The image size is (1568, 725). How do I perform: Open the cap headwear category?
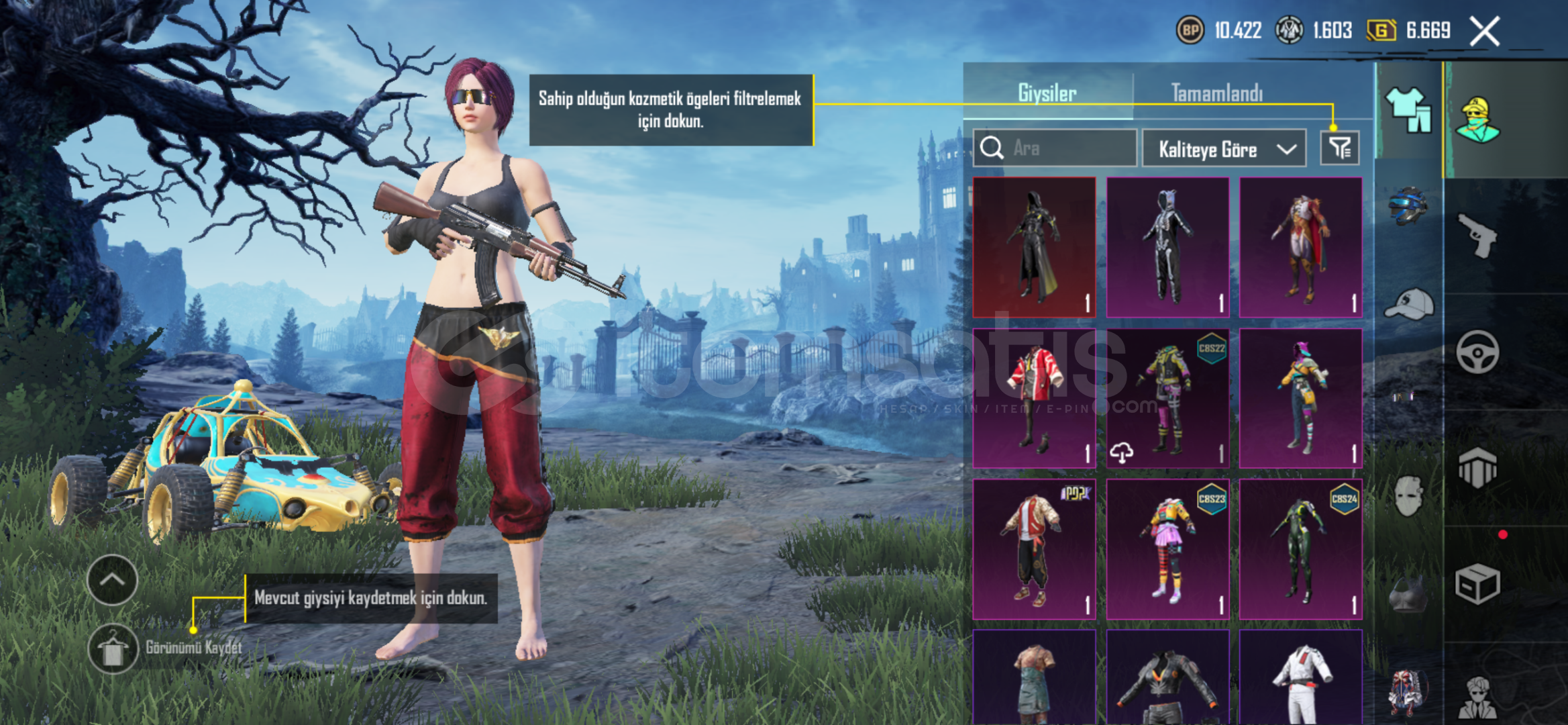1408,305
